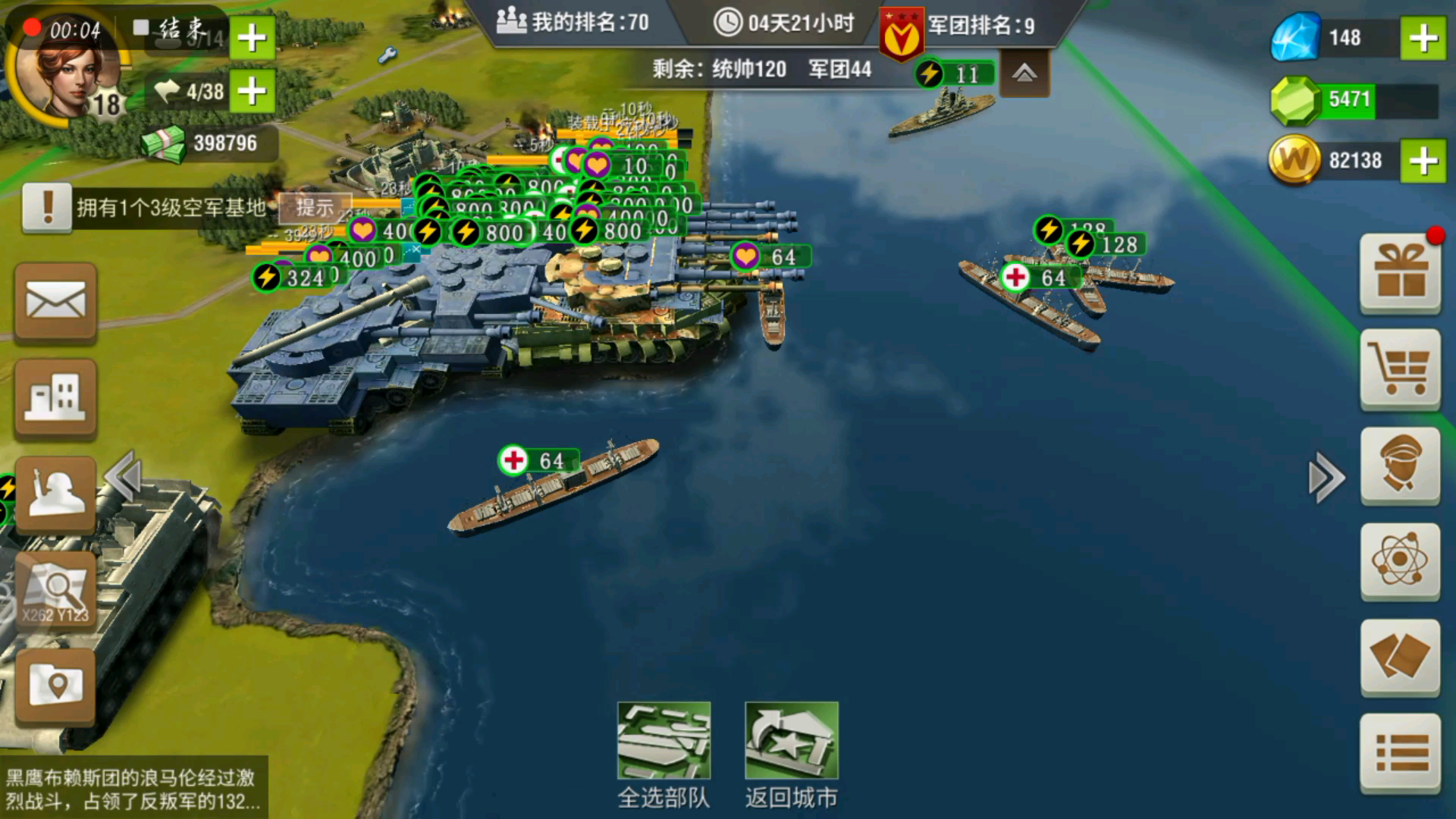
Task: Open the soldier troops menu
Action: [55, 495]
